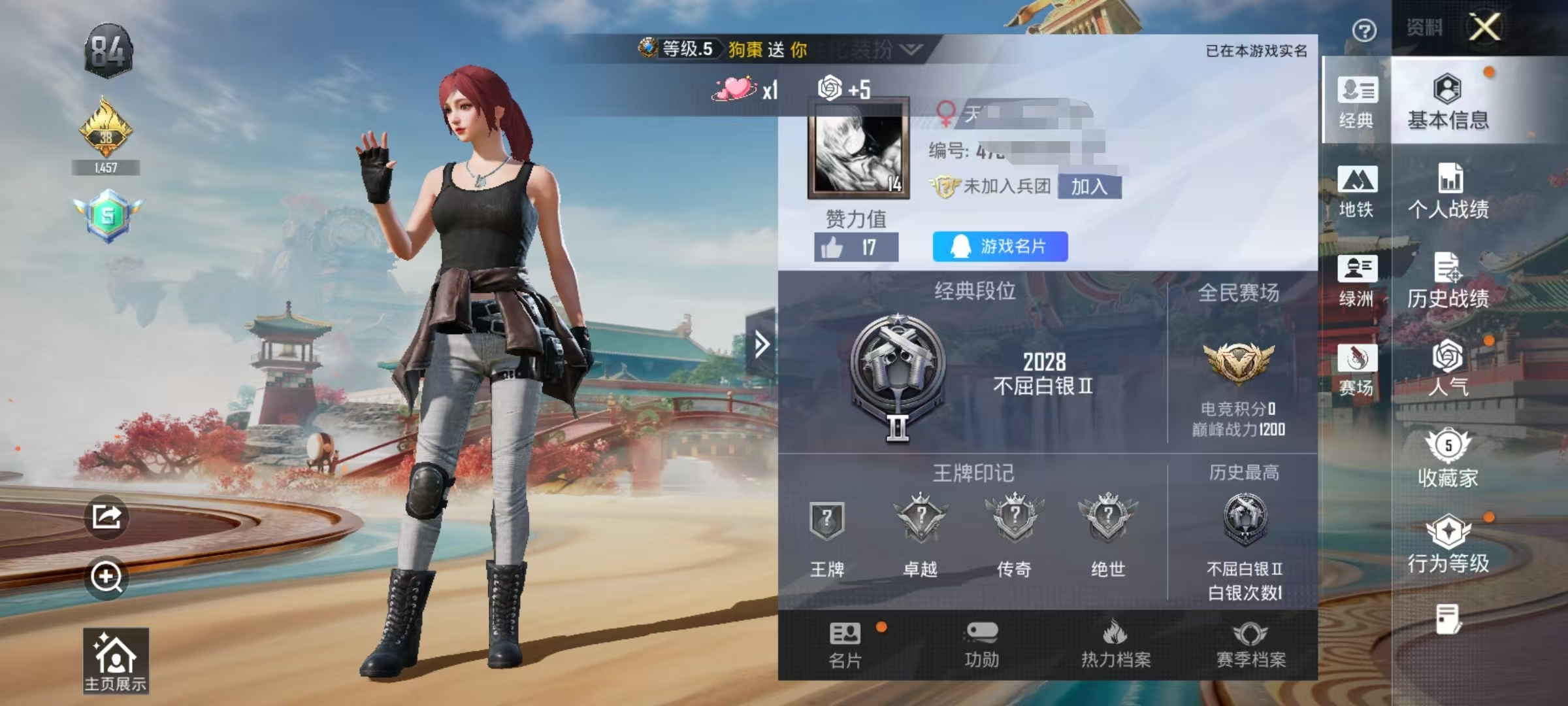
Task: Open the 功勋 merit tab
Action: pos(981,645)
